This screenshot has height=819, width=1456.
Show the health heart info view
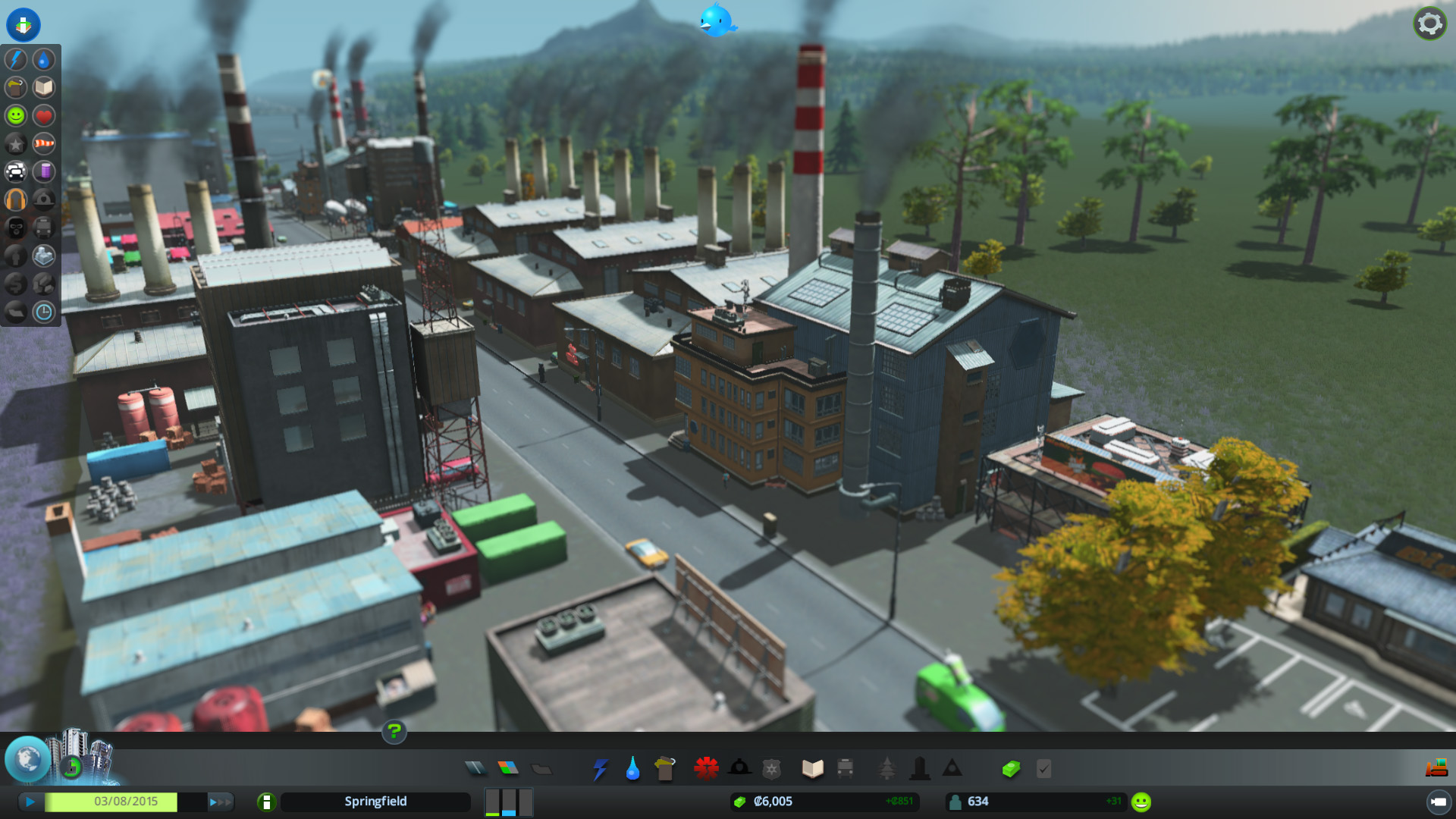tap(44, 115)
